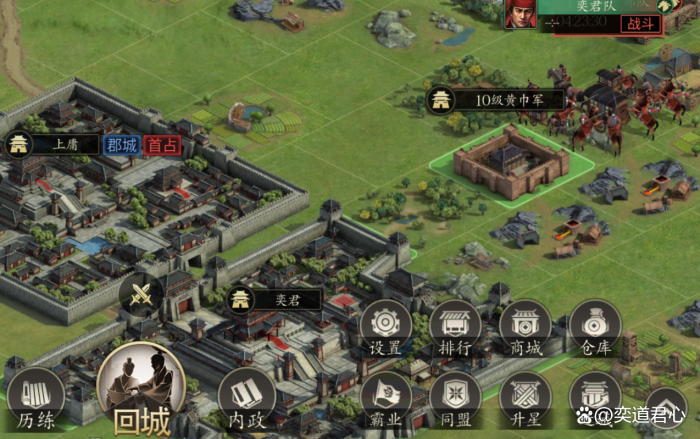This screenshot has height=439, width=700.
Task: Open the 霸业 flag menu
Action: (385, 398)
